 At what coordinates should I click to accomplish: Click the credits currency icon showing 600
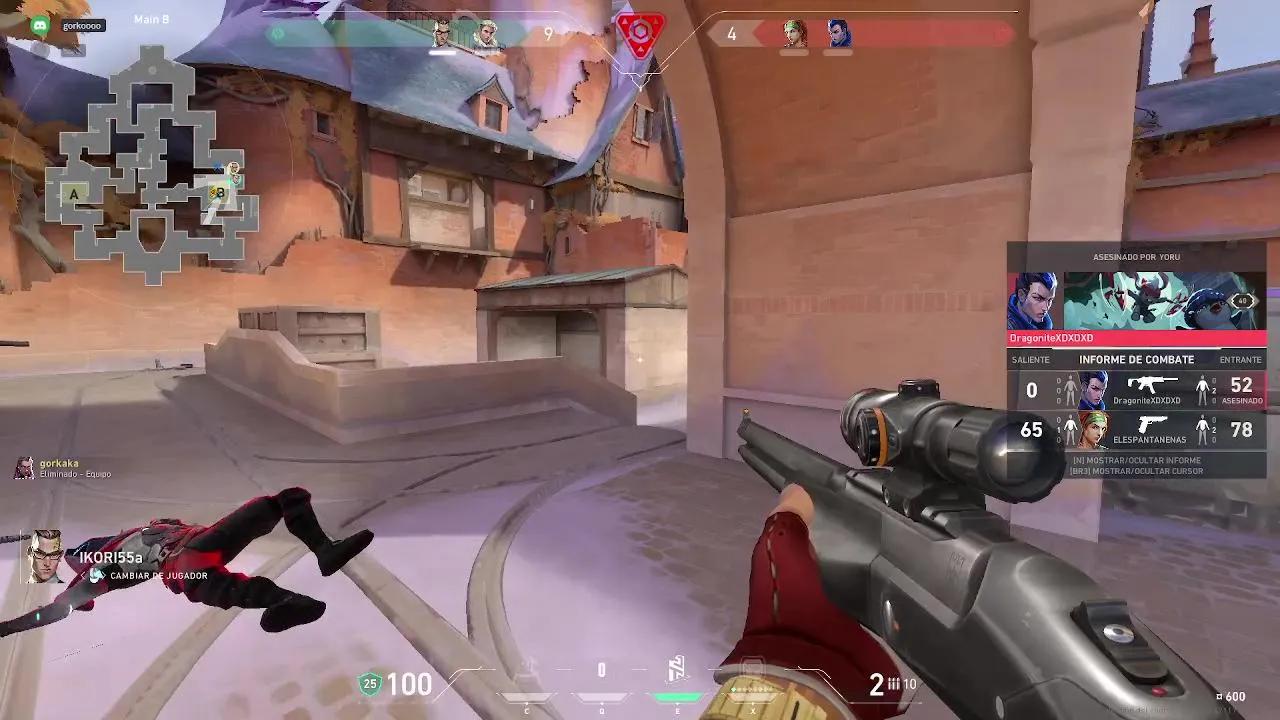pos(1222,695)
